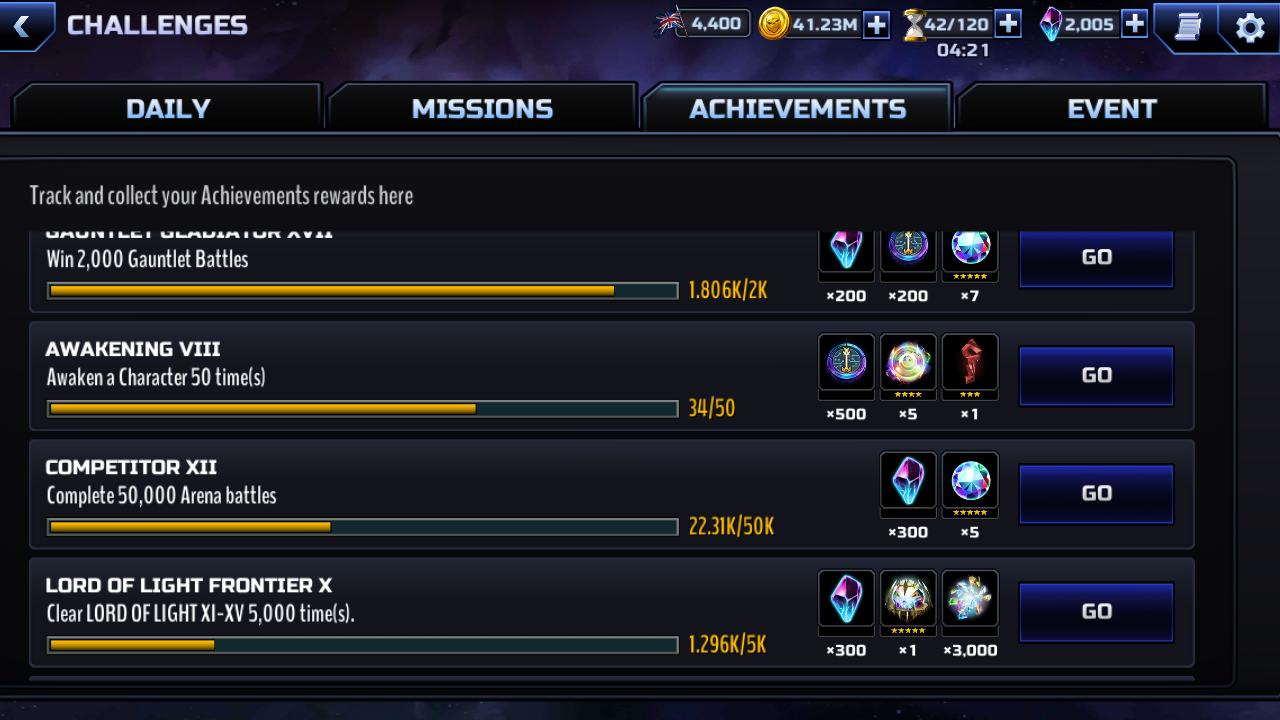The height and width of the screenshot is (720, 1280).
Task: Refill energy using its plus button
Action: (1007, 24)
